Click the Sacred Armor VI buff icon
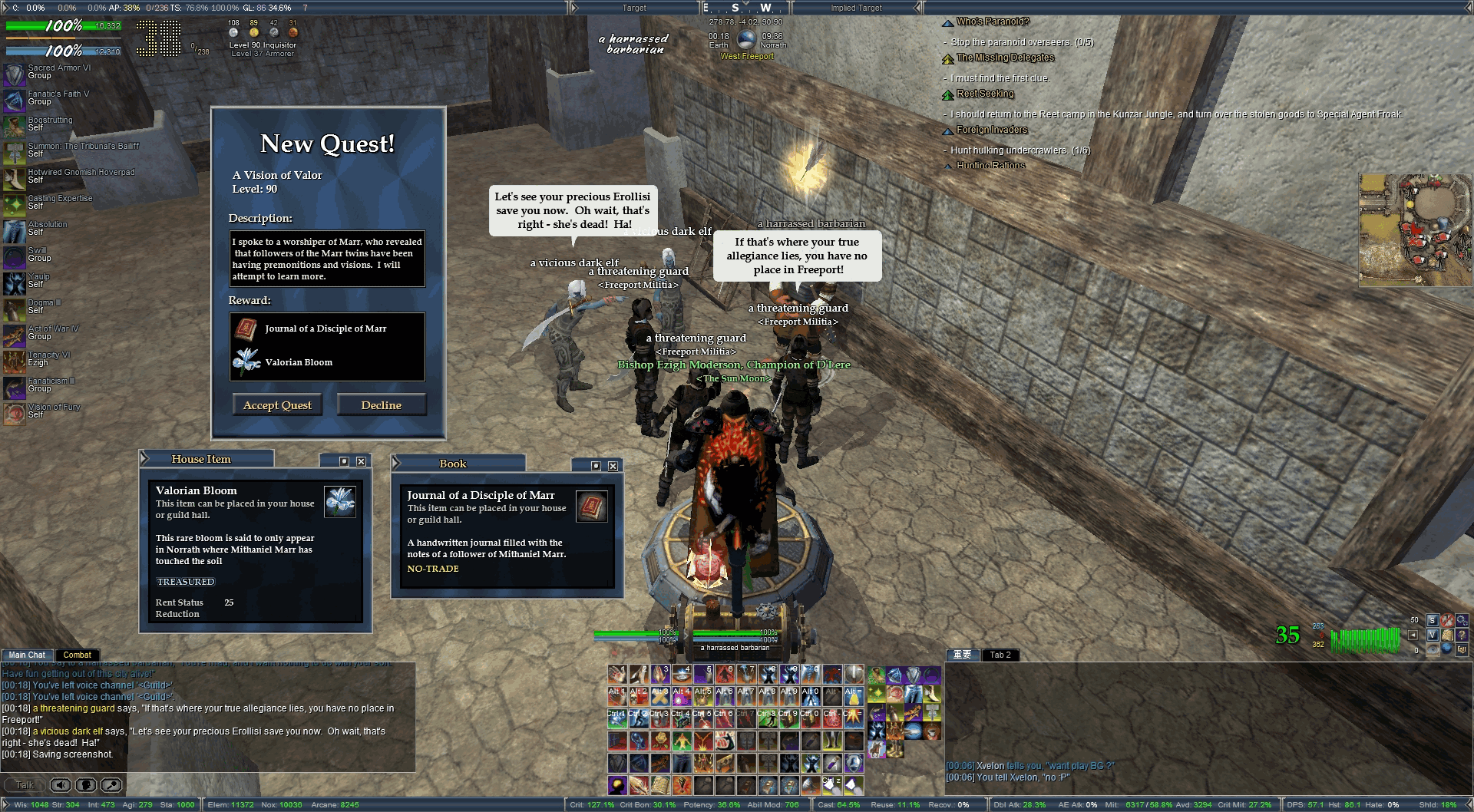Image resolution: width=1474 pixels, height=812 pixels. click(x=15, y=74)
